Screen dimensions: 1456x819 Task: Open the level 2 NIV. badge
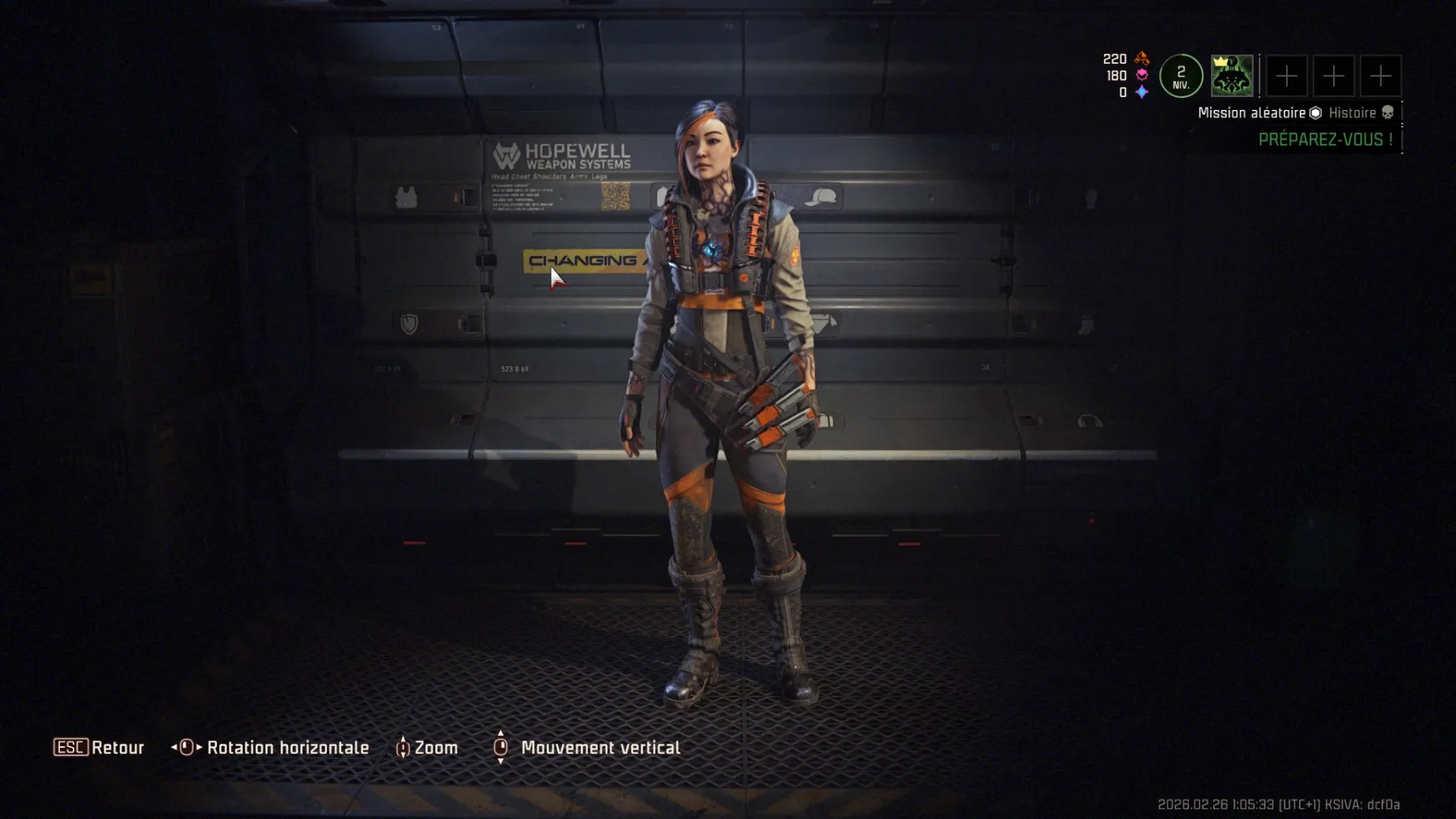click(x=1181, y=77)
